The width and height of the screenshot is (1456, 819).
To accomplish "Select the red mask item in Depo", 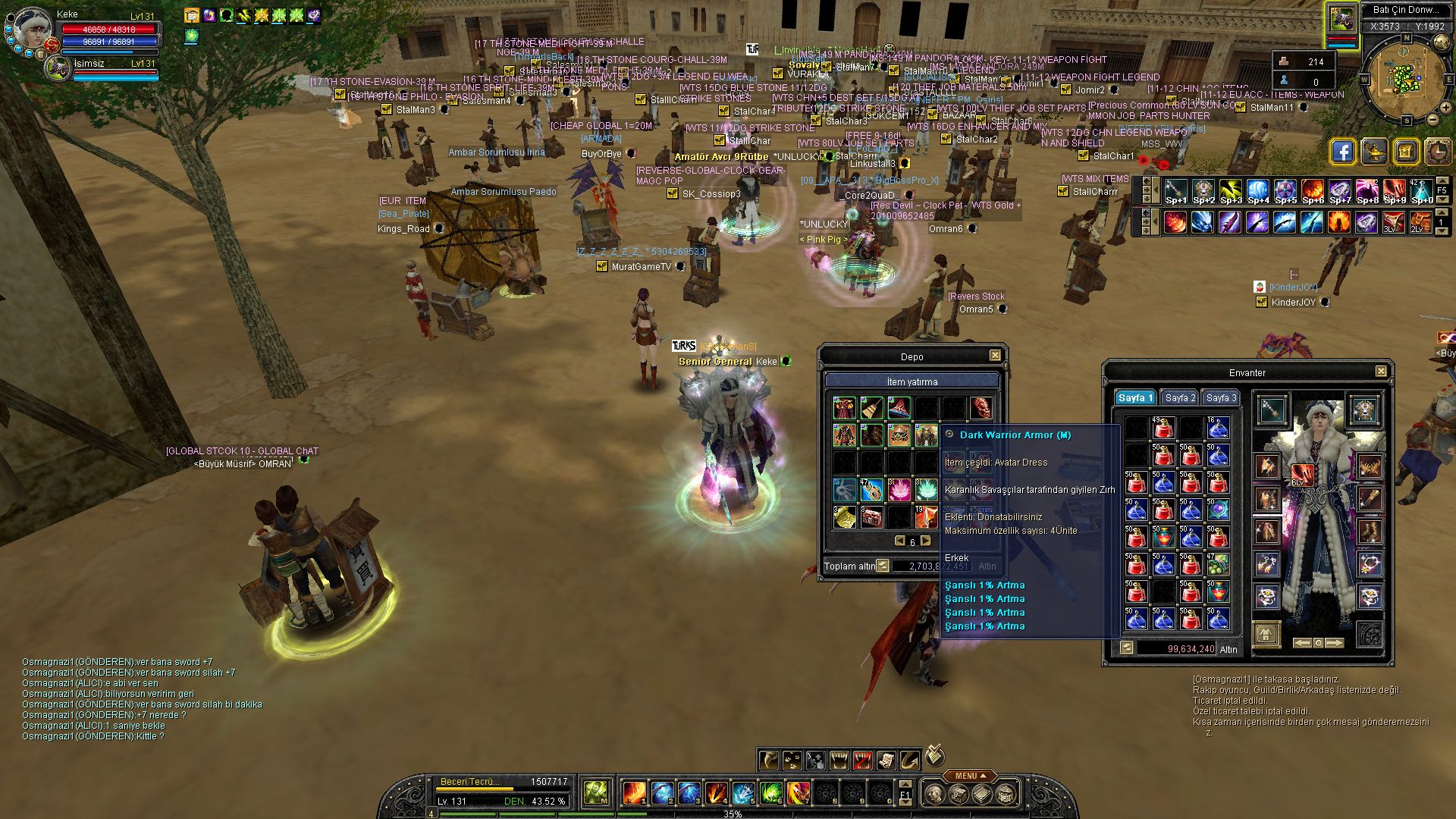I will click(x=981, y=408).
